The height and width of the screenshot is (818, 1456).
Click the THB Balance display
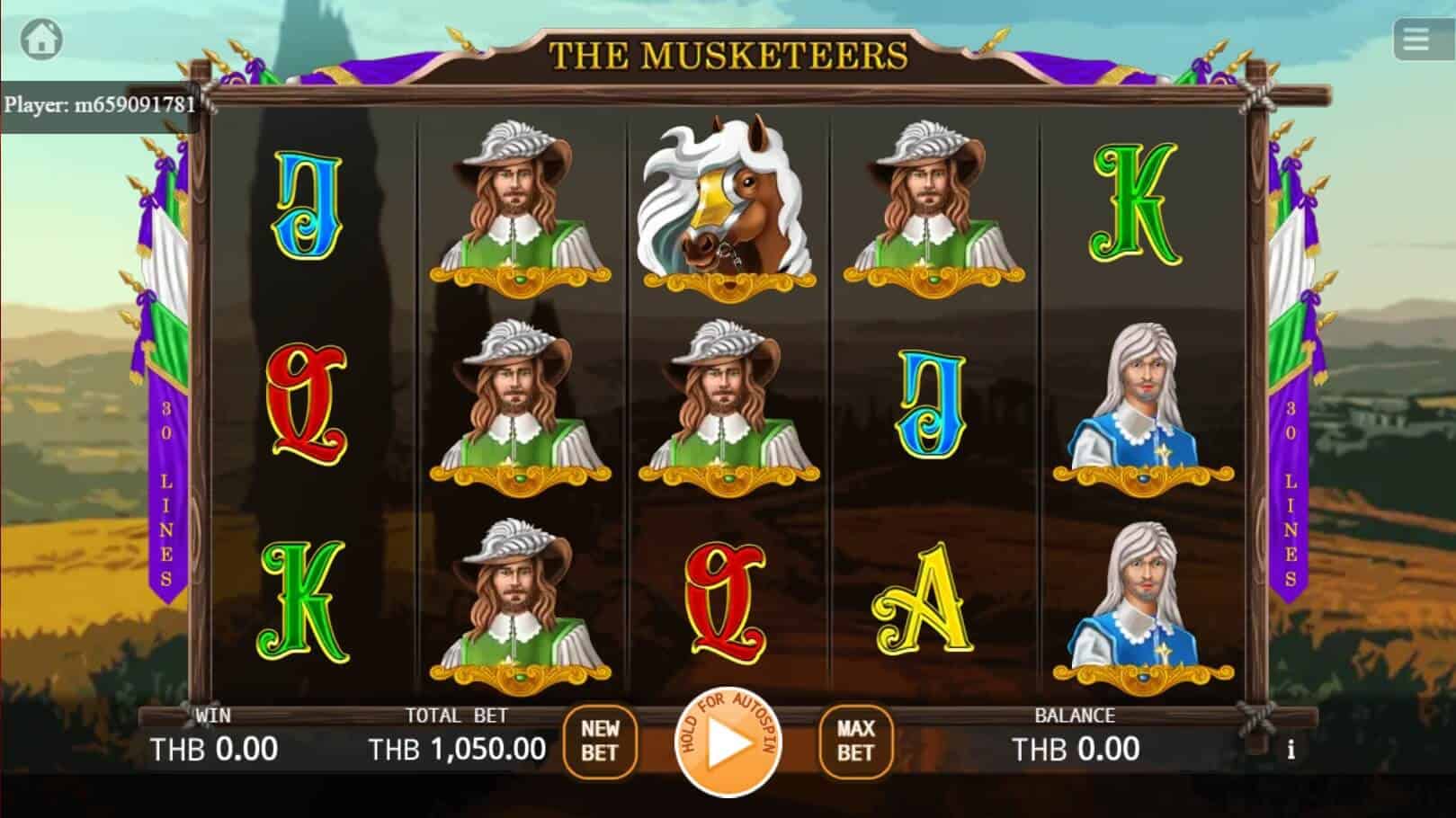1076,748
